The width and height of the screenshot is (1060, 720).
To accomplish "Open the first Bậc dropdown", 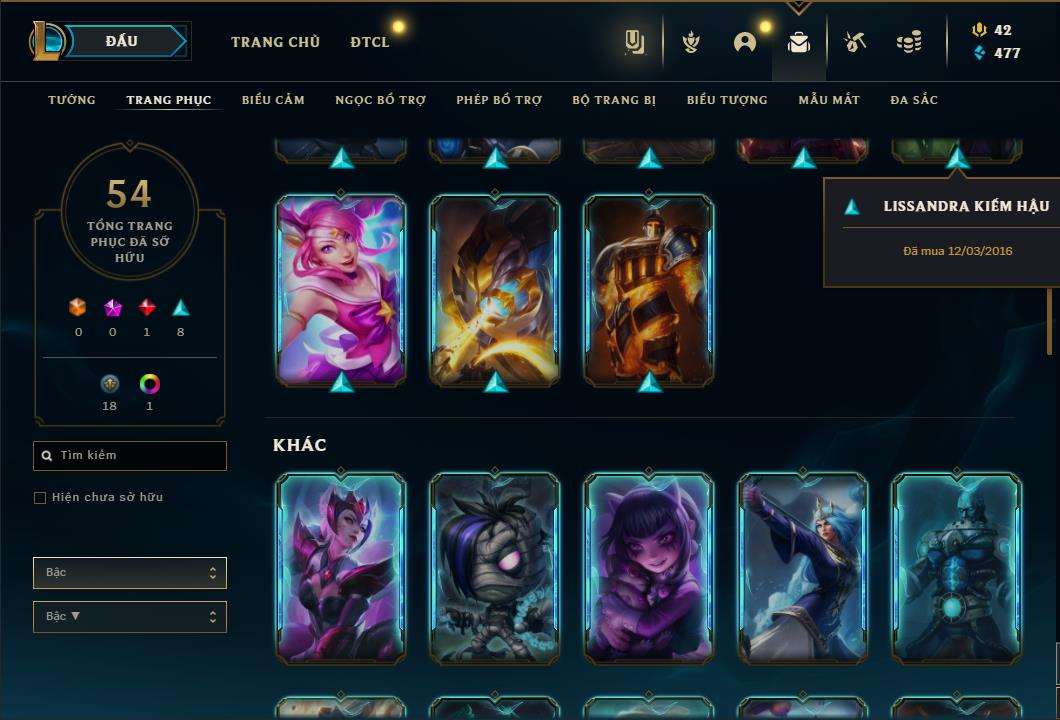I will (x=130, y=573).
